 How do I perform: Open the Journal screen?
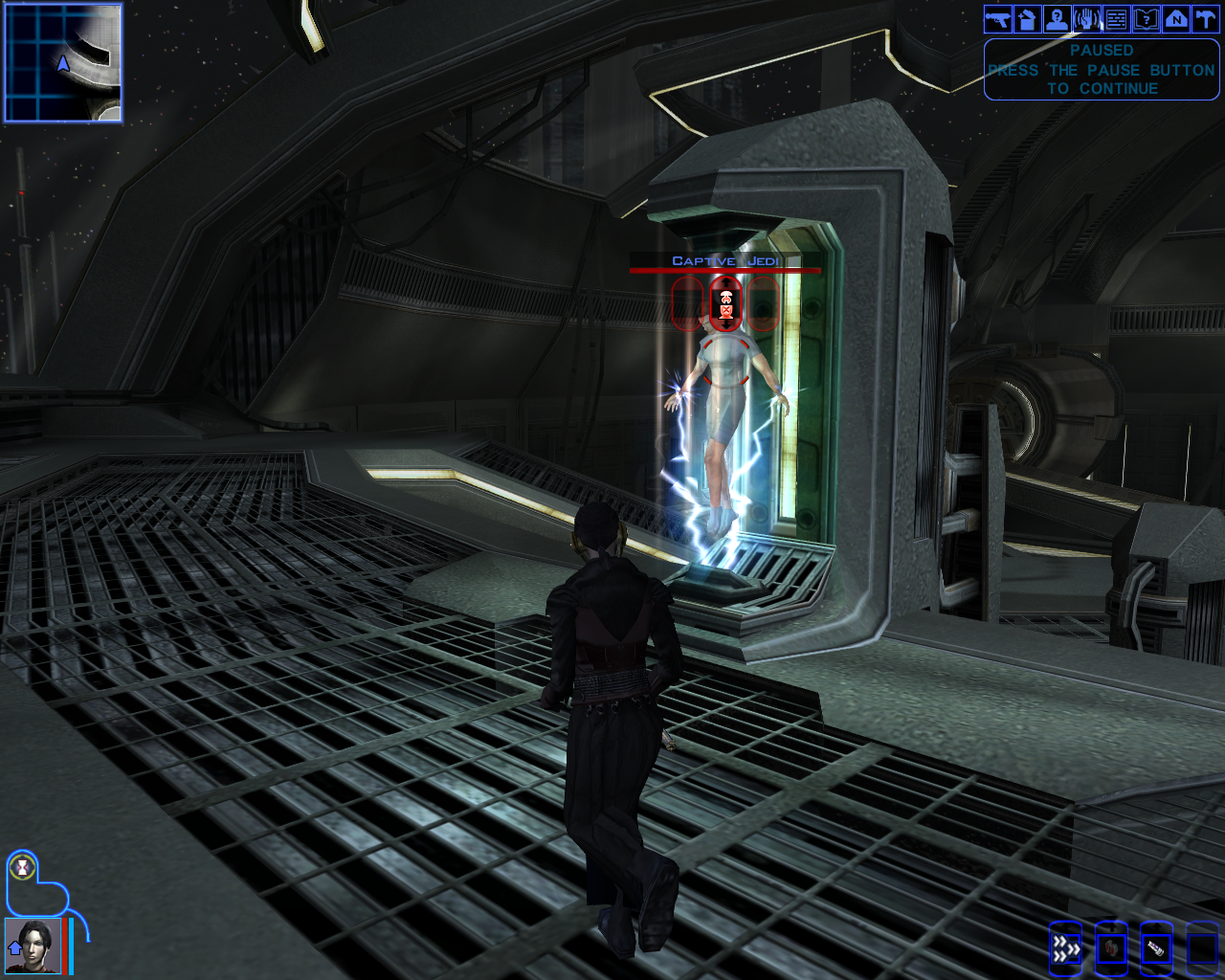click(x=1147, y=18)
